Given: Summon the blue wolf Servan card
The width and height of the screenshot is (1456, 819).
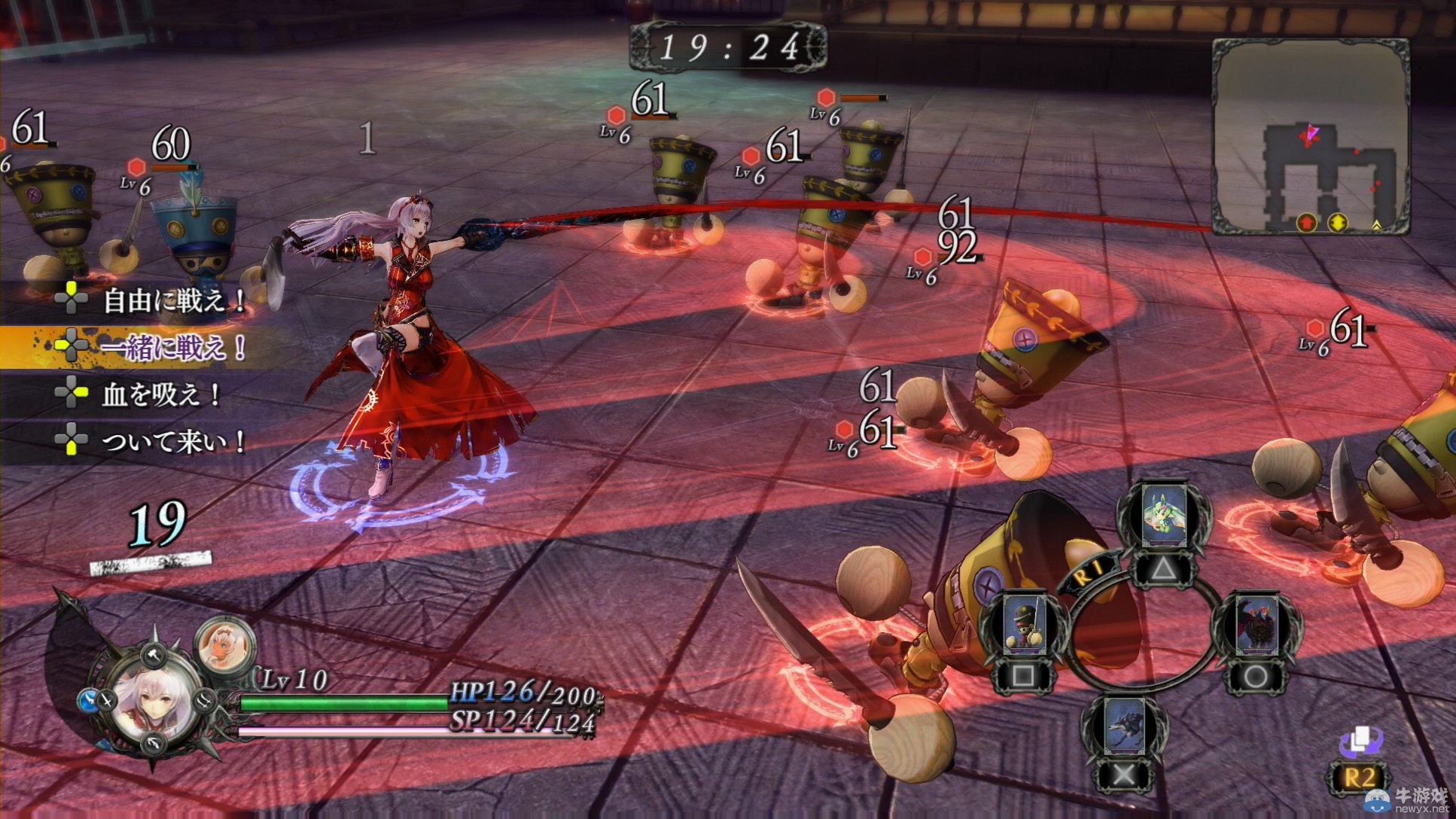Looking at the screenshot, I should click(x=1125, y=726).
